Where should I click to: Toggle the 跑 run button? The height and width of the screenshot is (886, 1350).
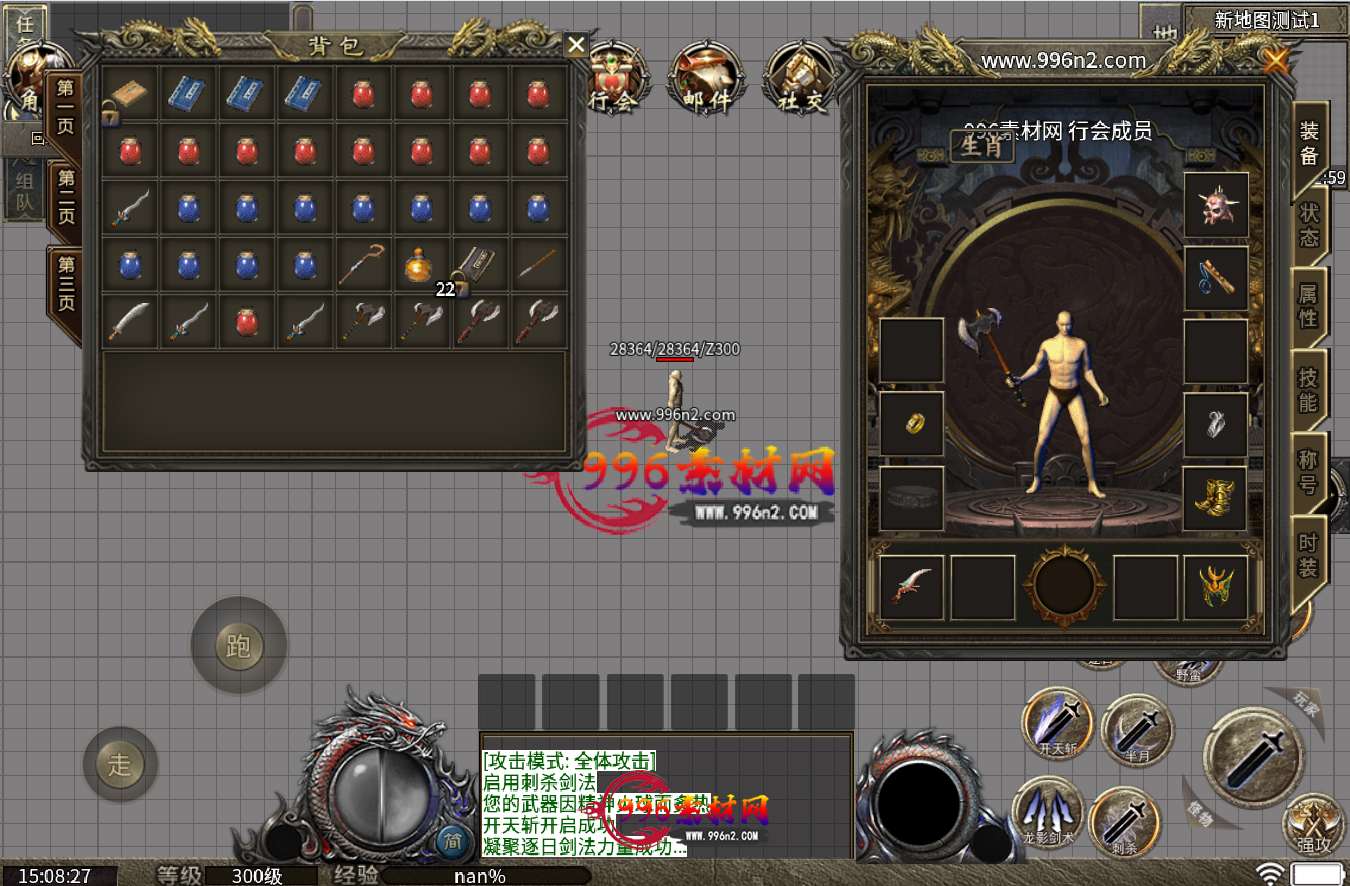click(x=238, y=646)
